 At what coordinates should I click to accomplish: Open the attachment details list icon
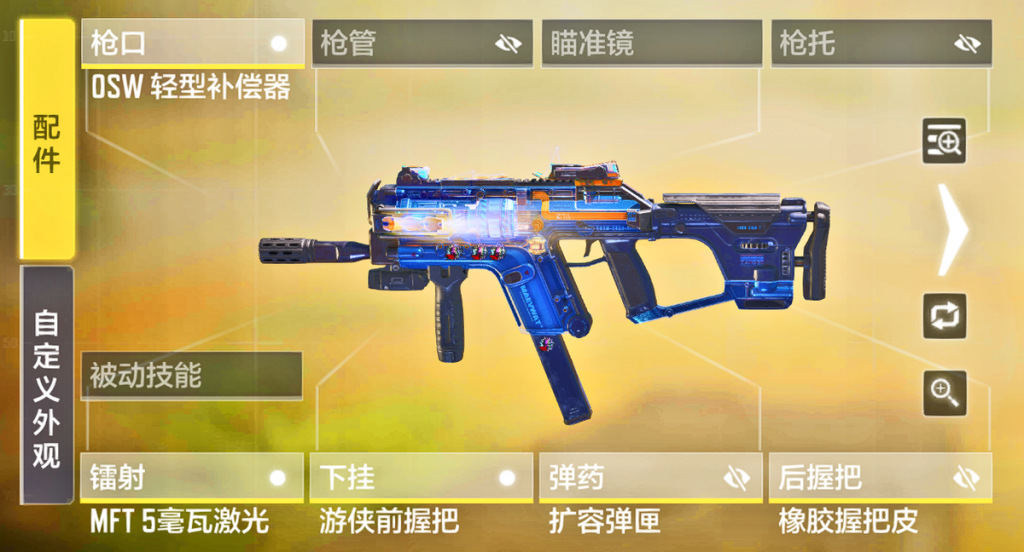(943, 142)
